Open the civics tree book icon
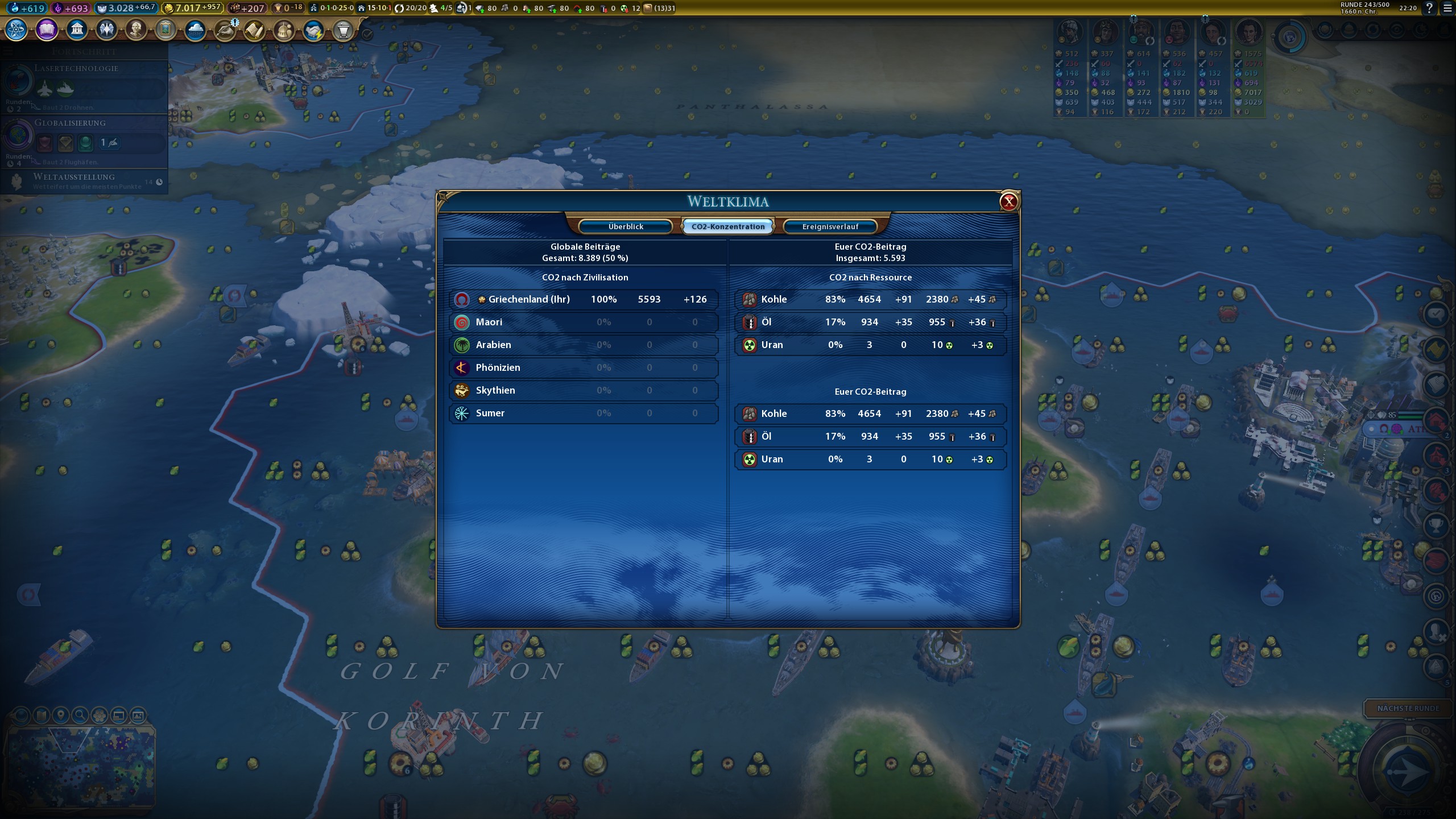 47,29
